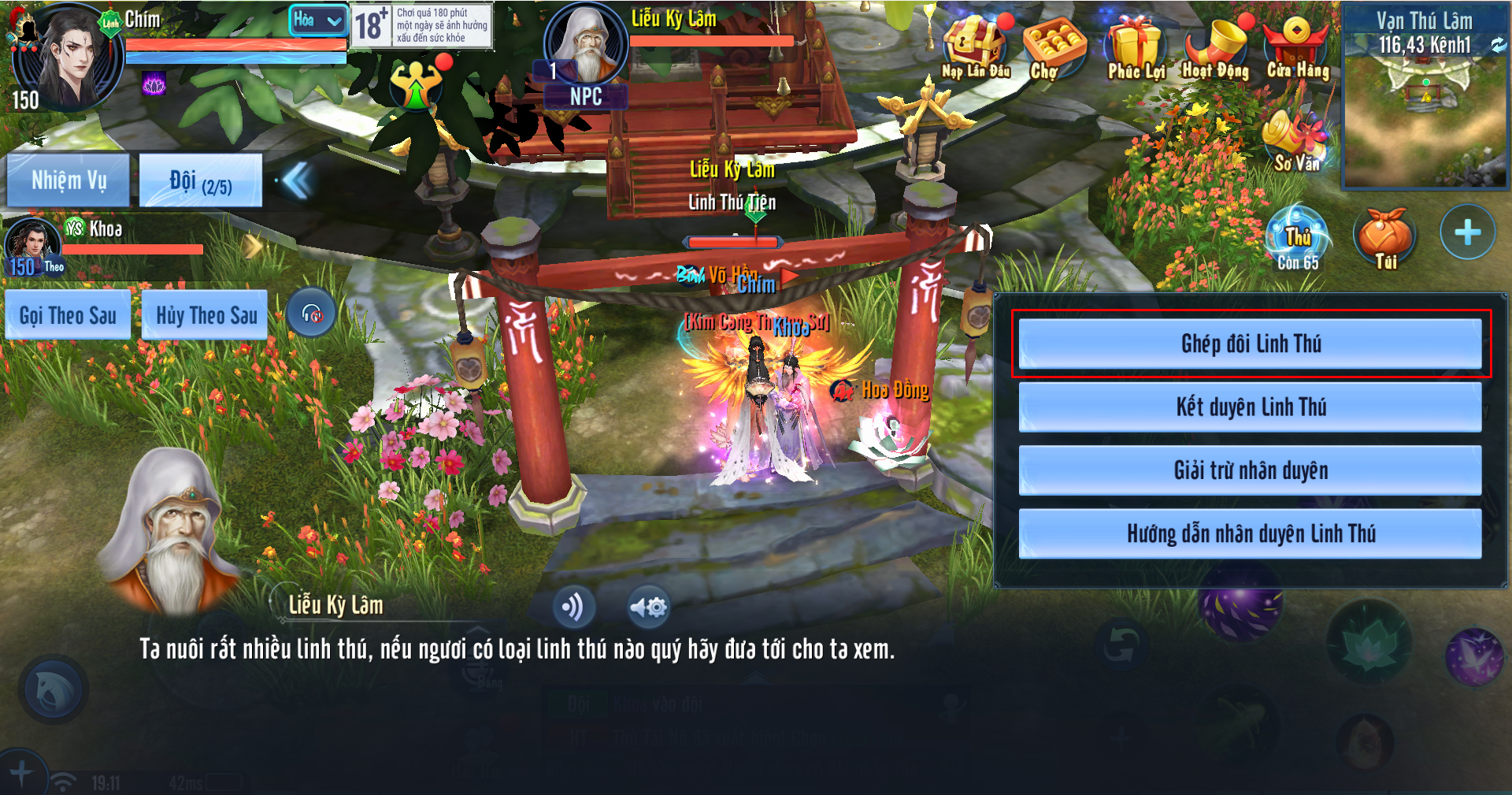Switch to the Đội team tab

pos(200,181)
